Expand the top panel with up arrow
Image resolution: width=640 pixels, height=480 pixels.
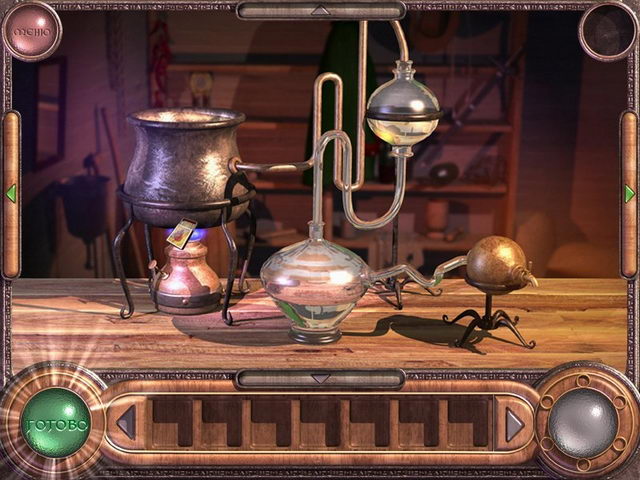[x=319, y=10]
